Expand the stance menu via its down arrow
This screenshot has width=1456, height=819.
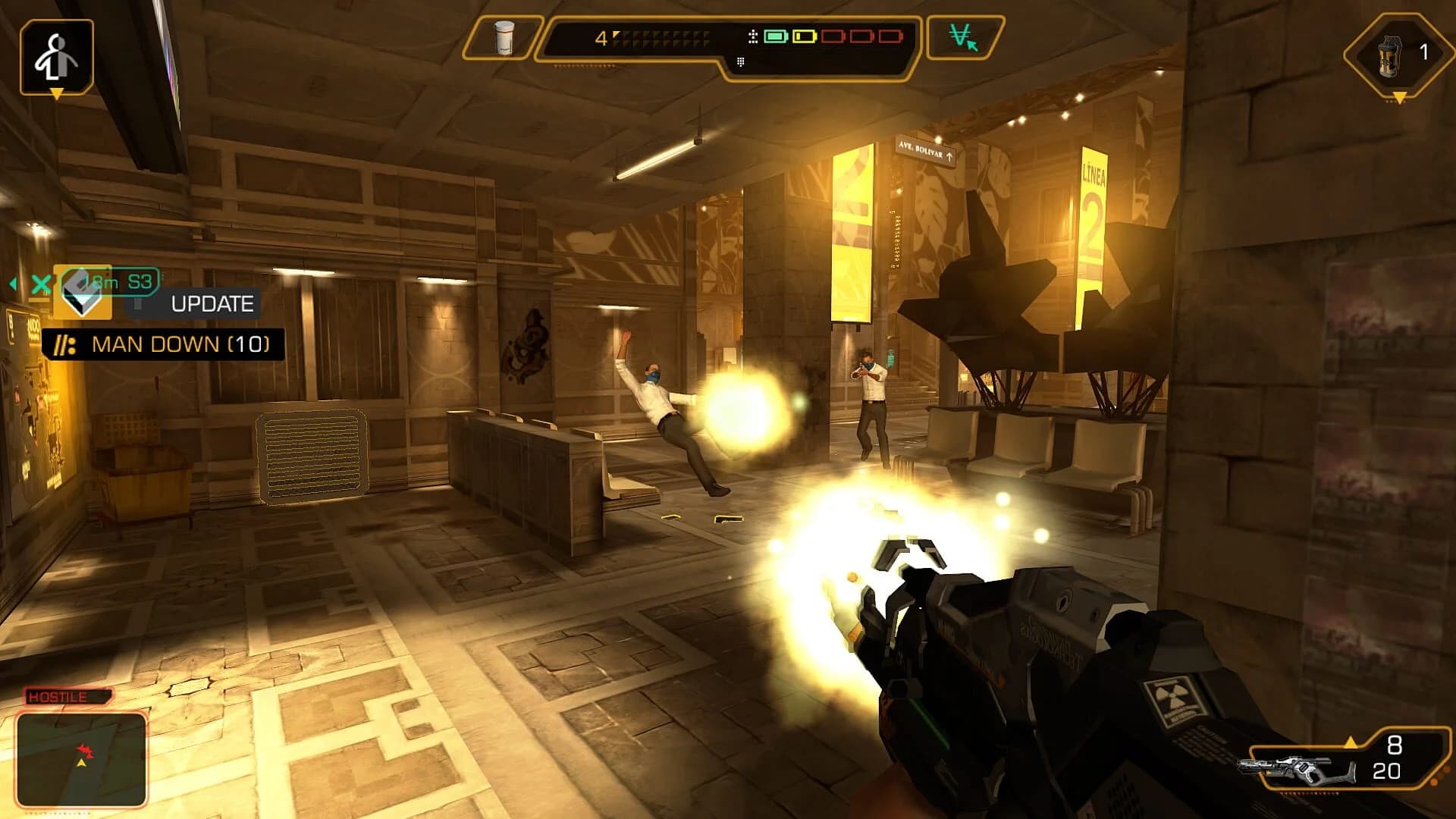(x=55, y=93)
